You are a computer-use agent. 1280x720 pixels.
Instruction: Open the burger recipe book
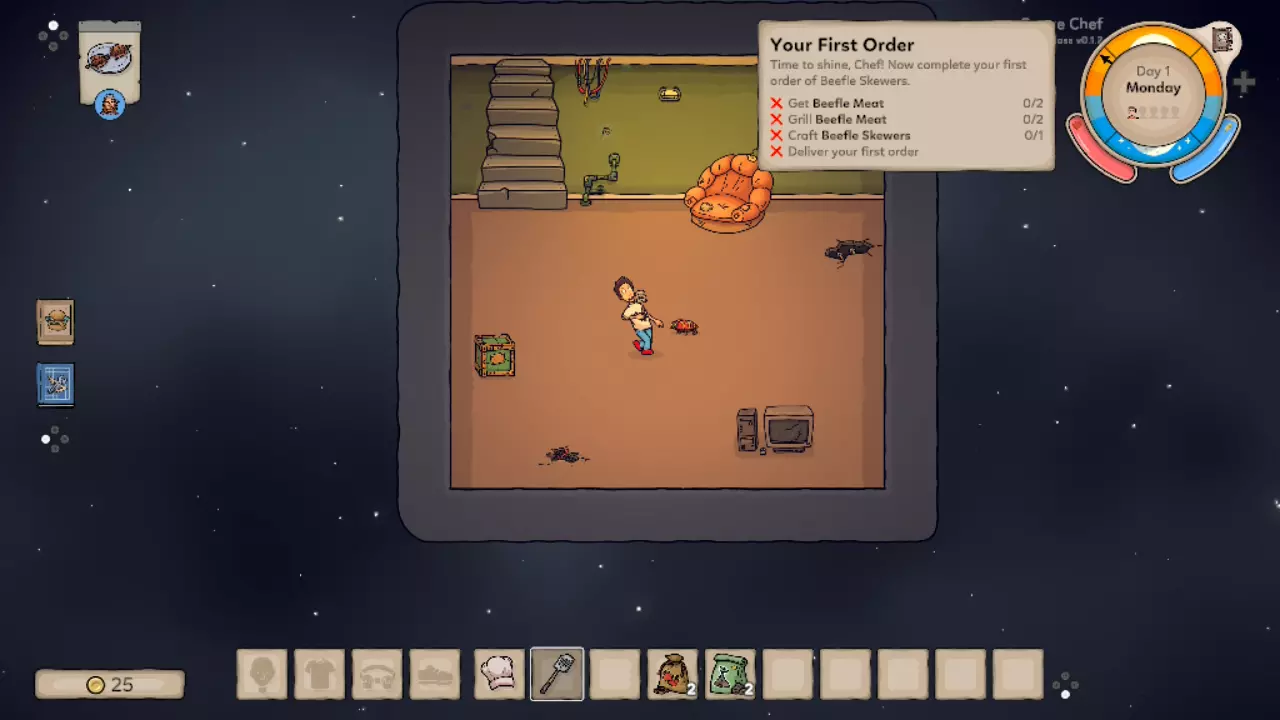[x=56, y=322]
